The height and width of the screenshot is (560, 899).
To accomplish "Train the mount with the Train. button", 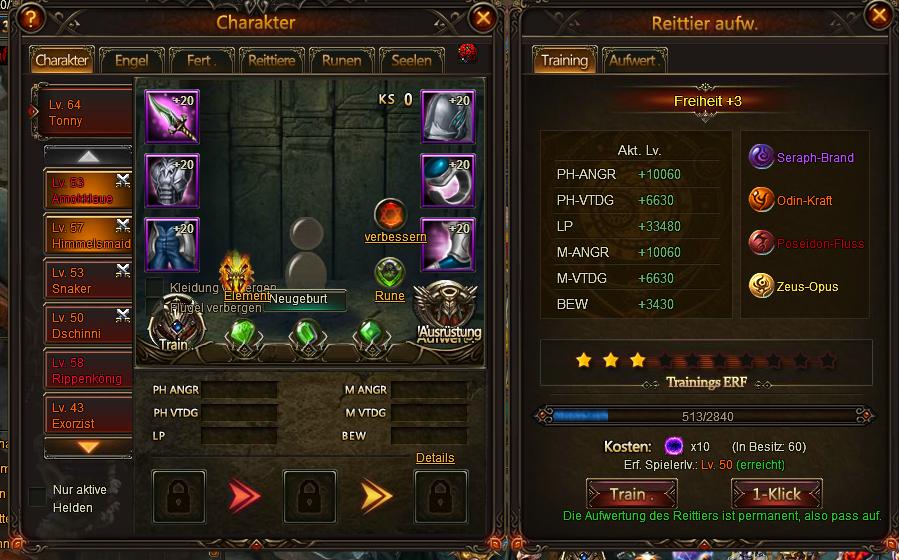I will point(630,494).
